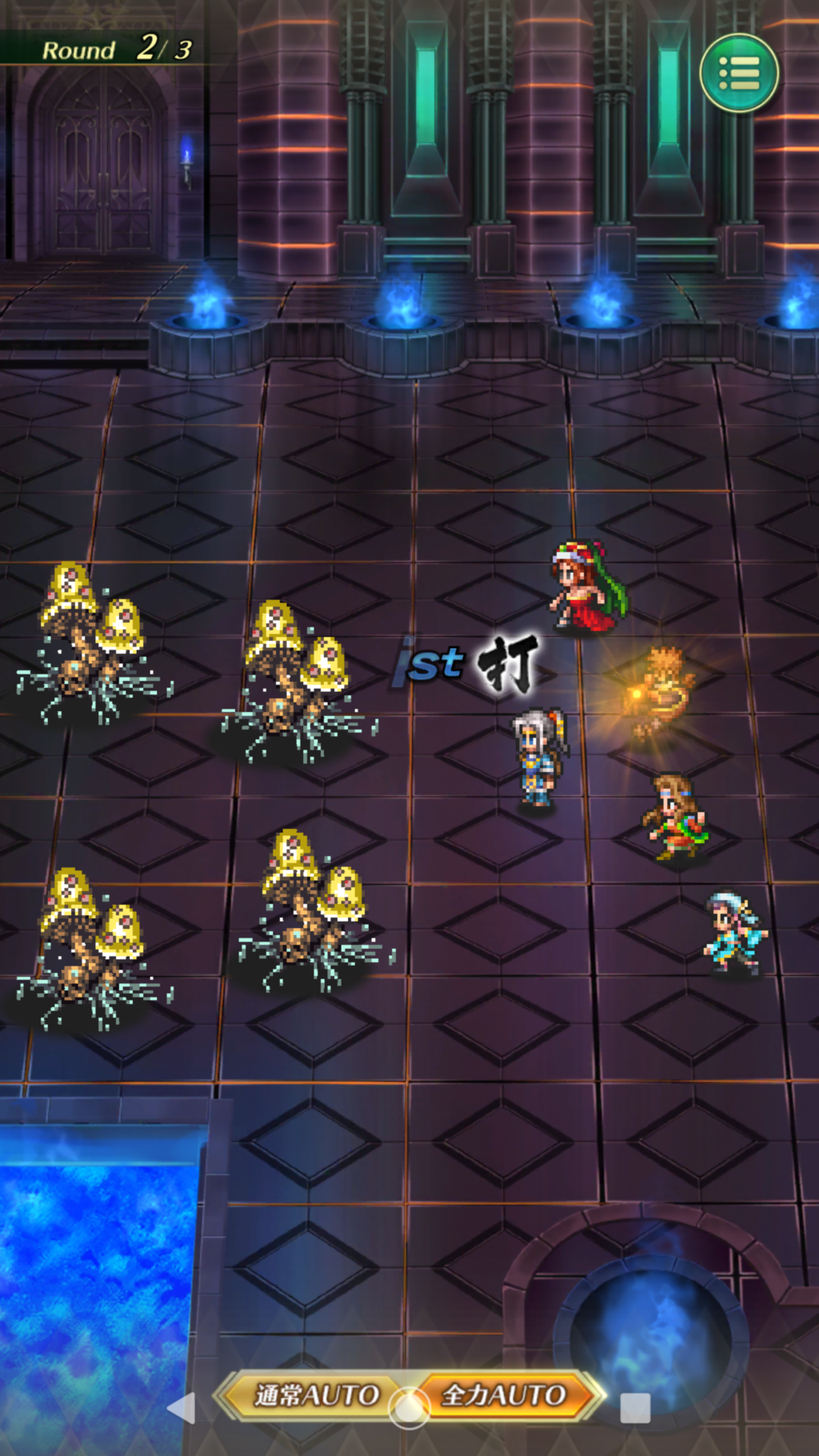
Task: Activate 全力AUTO battle mode
Action: click(505, 1394)
